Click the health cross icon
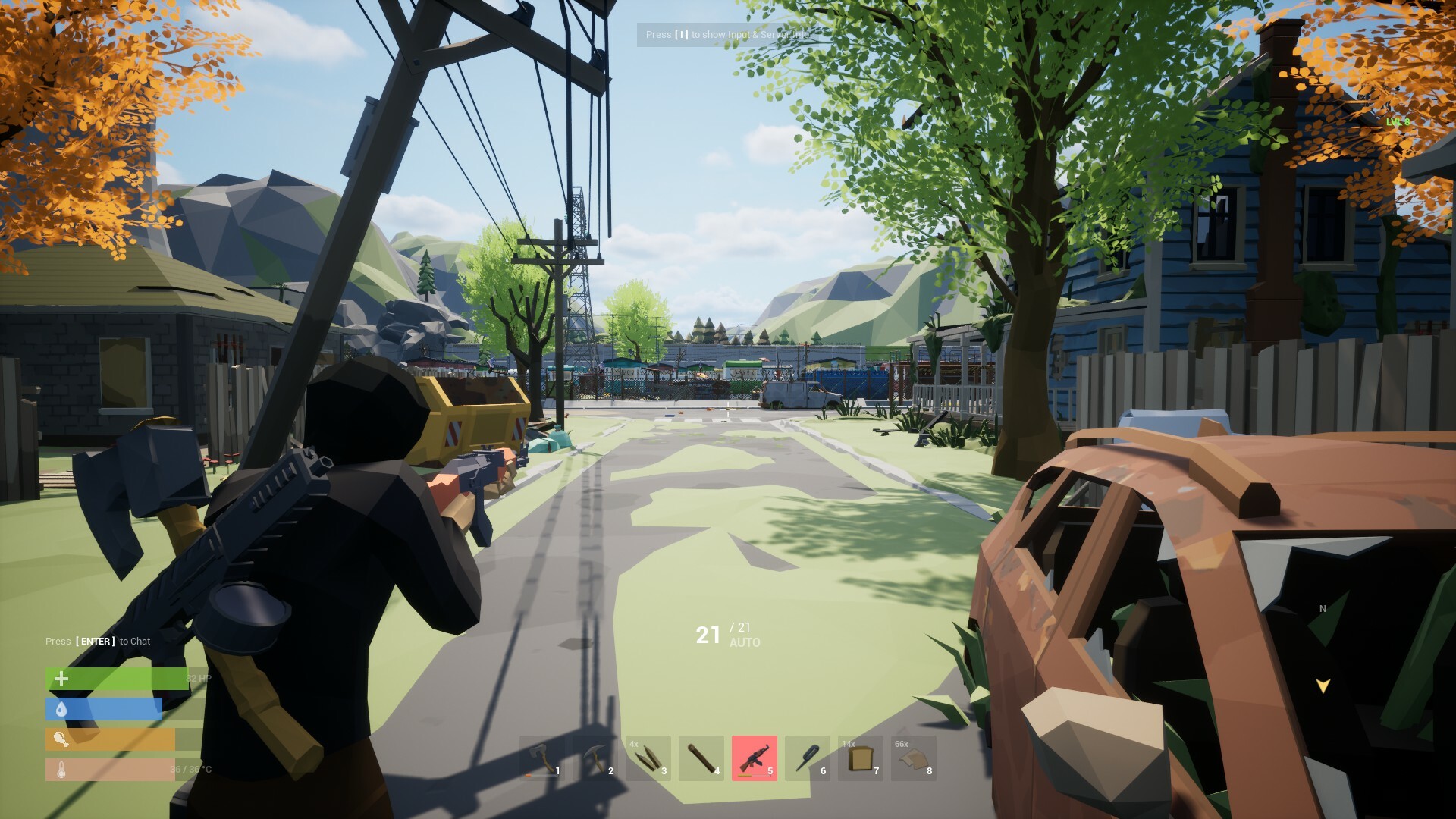Screen dimensions: 1456x819 (61, 678)
